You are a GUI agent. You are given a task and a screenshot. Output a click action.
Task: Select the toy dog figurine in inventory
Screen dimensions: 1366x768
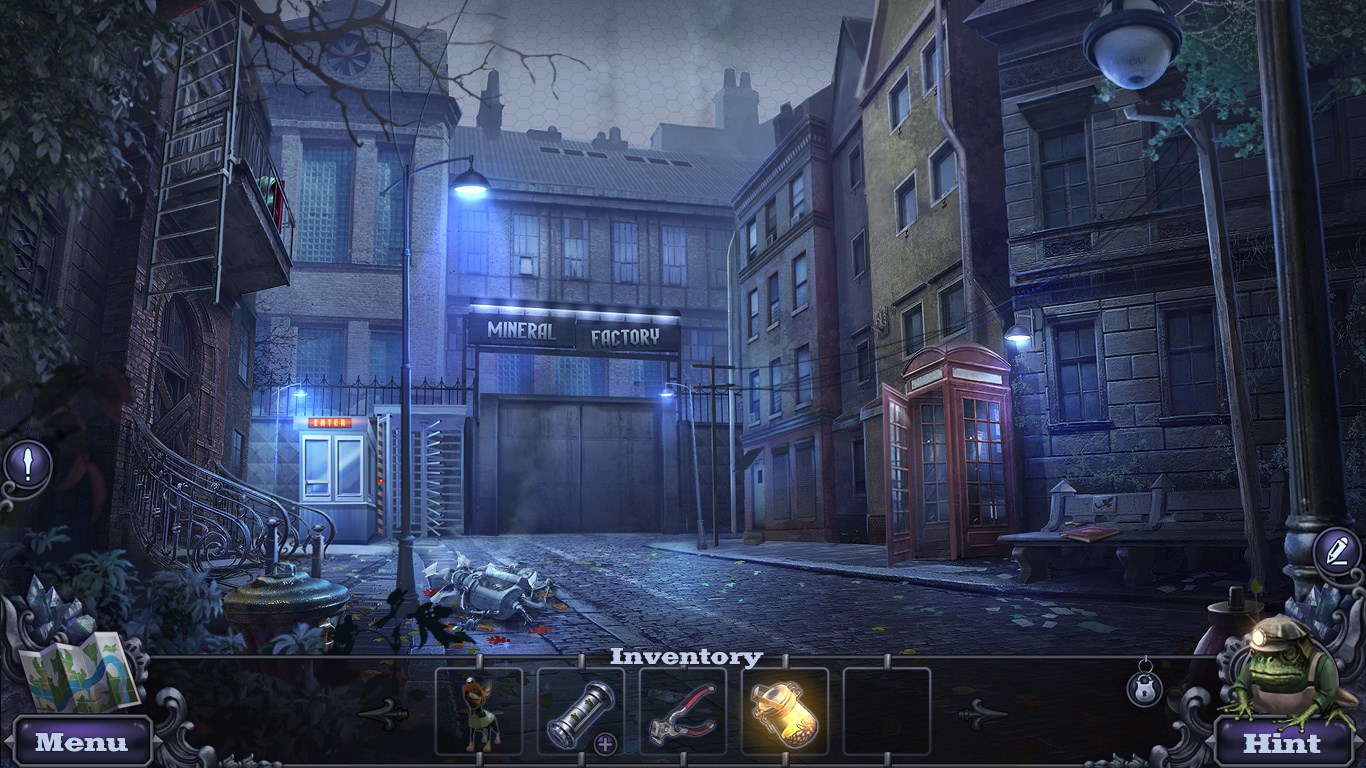click(478, 711)
